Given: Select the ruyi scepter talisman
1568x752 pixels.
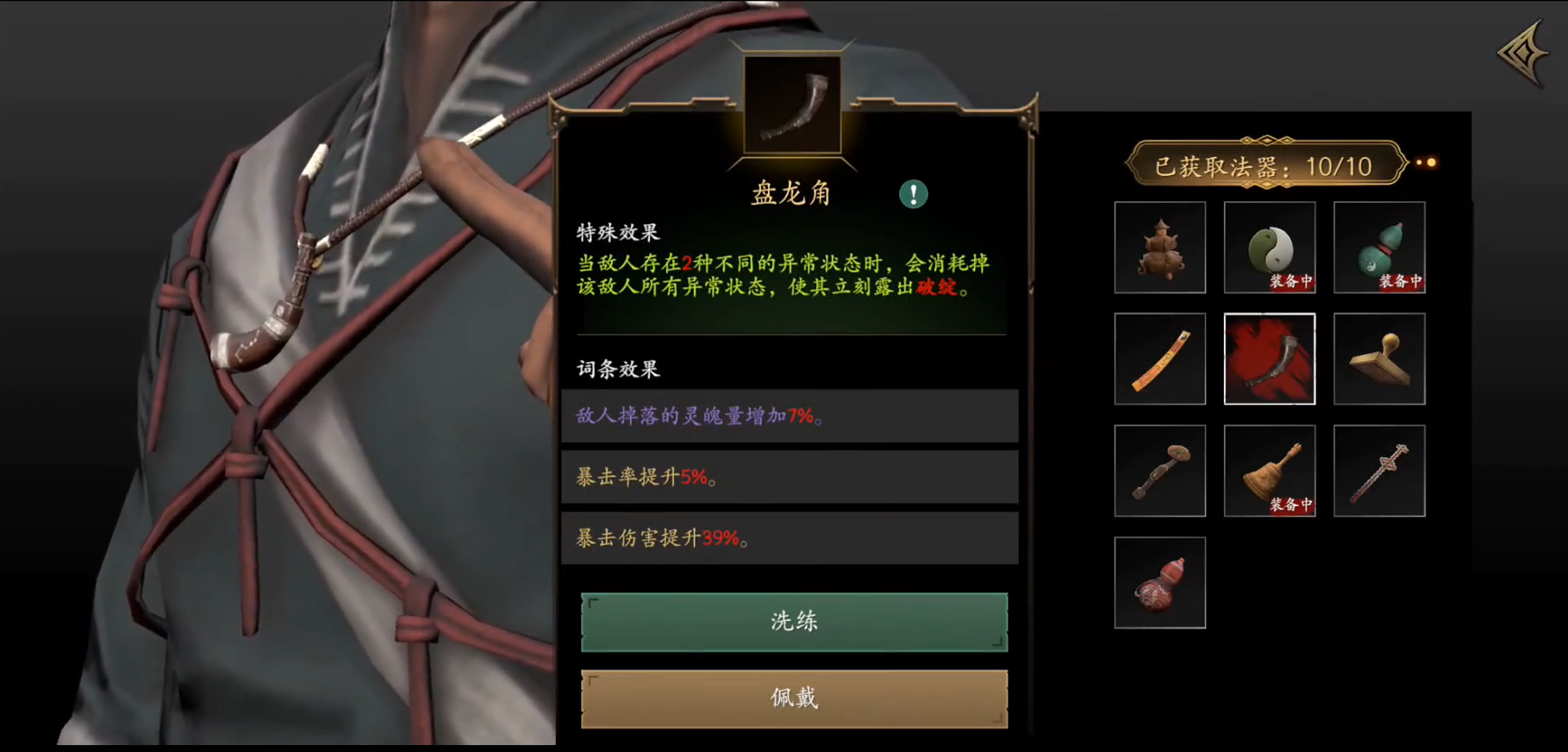Looking at the screenshot, I should [1159, 470].
